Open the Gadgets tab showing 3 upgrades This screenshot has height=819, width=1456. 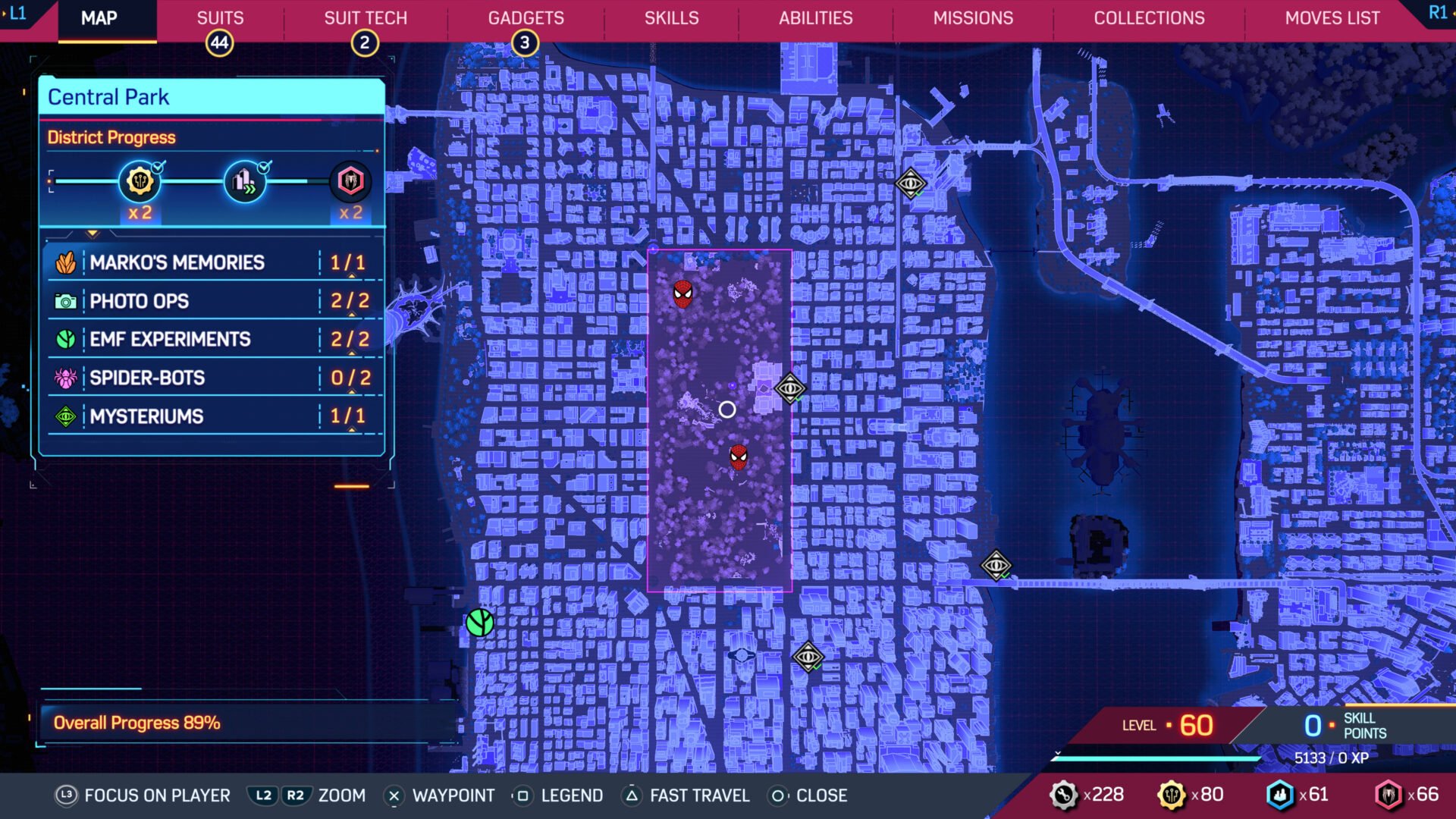pos(526,18)
